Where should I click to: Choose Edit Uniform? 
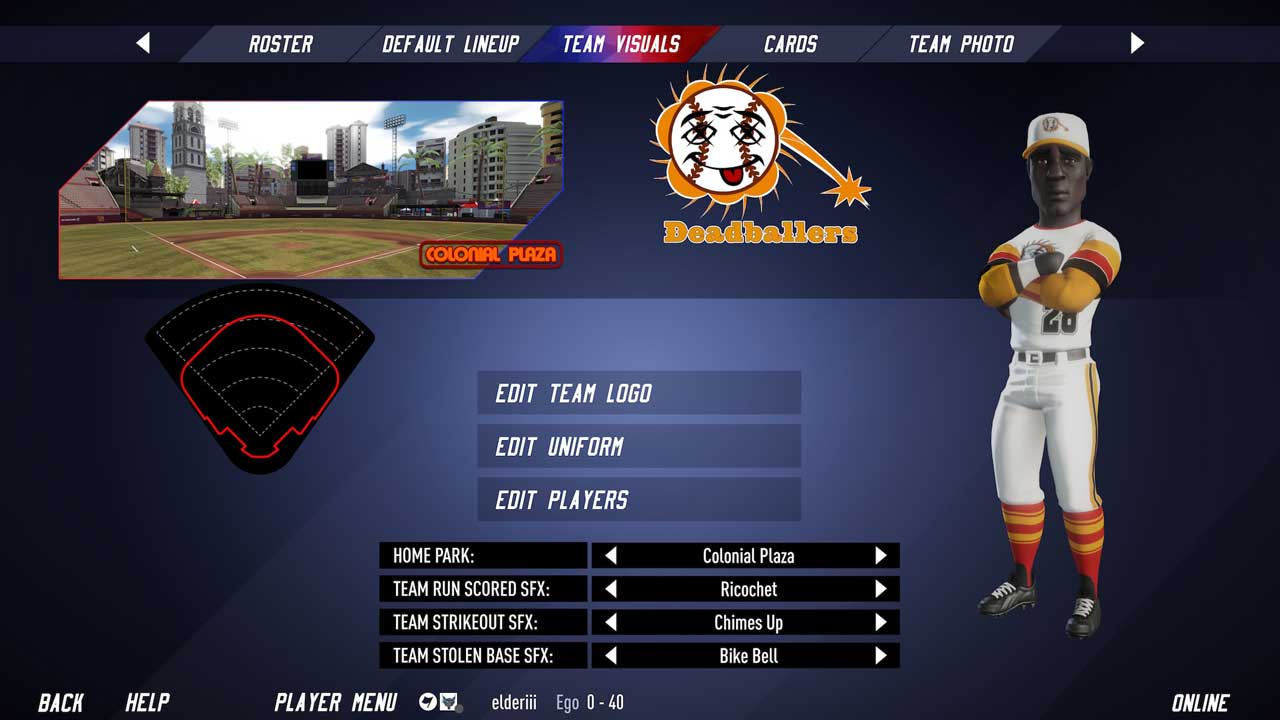point(639,446)
